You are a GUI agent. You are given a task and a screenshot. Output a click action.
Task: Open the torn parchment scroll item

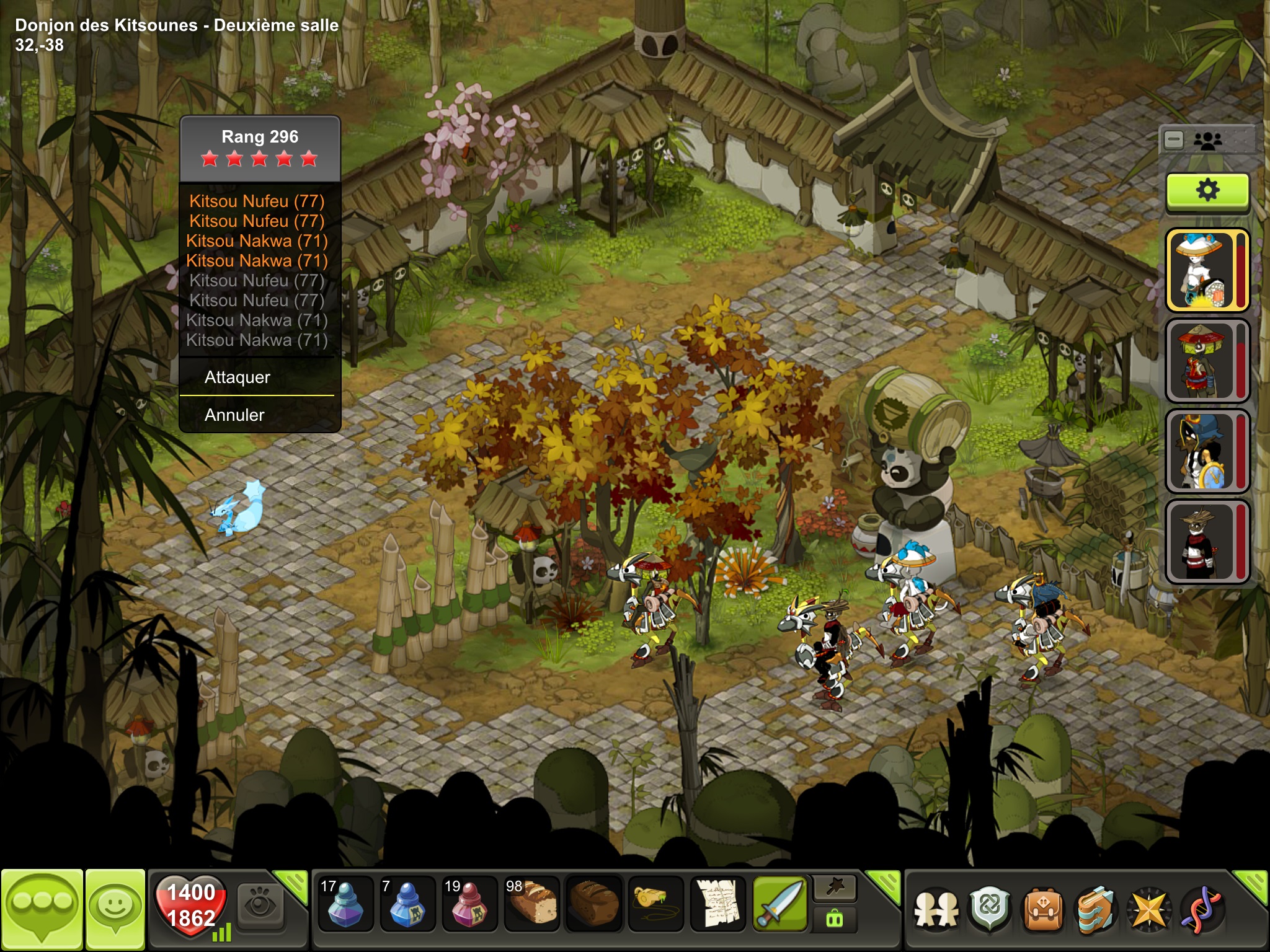tap(717, 905)
